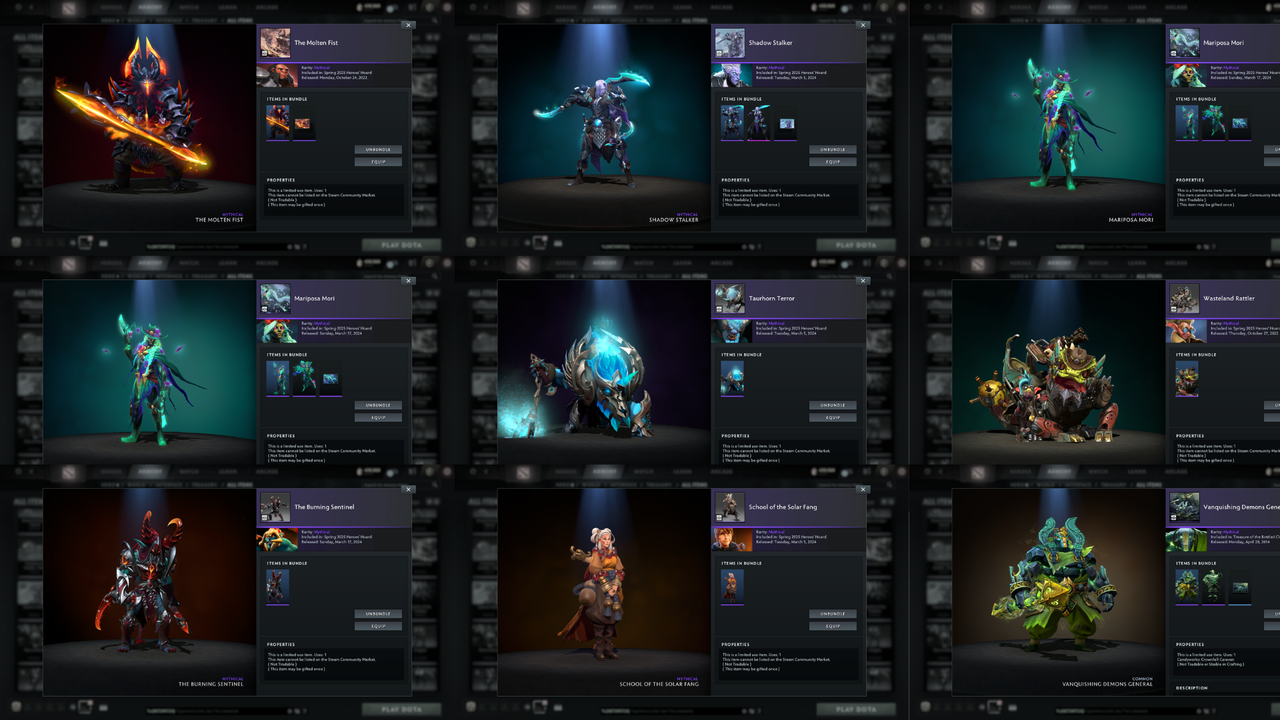Equip the Shadow Stalker bundle
This screenshot has height=720, width=1280.
(x=832, y=161)
